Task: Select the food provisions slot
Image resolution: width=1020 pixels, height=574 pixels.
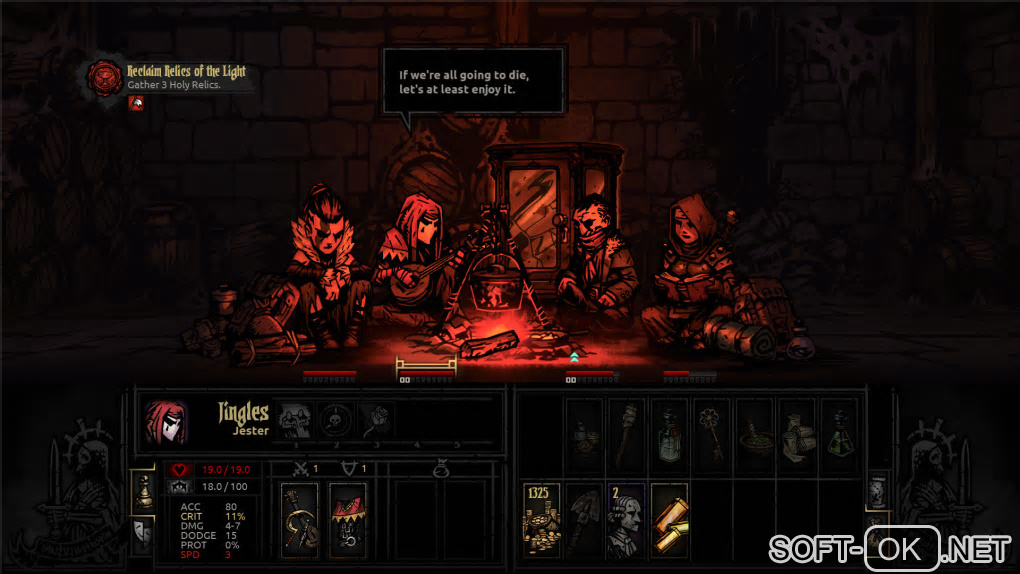Action: coord(585,435)
